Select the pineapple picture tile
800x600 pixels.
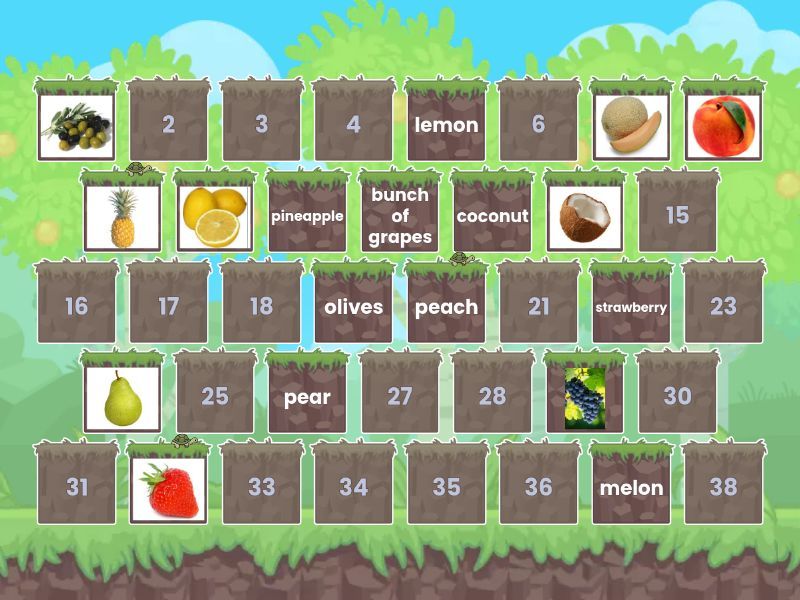click(122, 216)
